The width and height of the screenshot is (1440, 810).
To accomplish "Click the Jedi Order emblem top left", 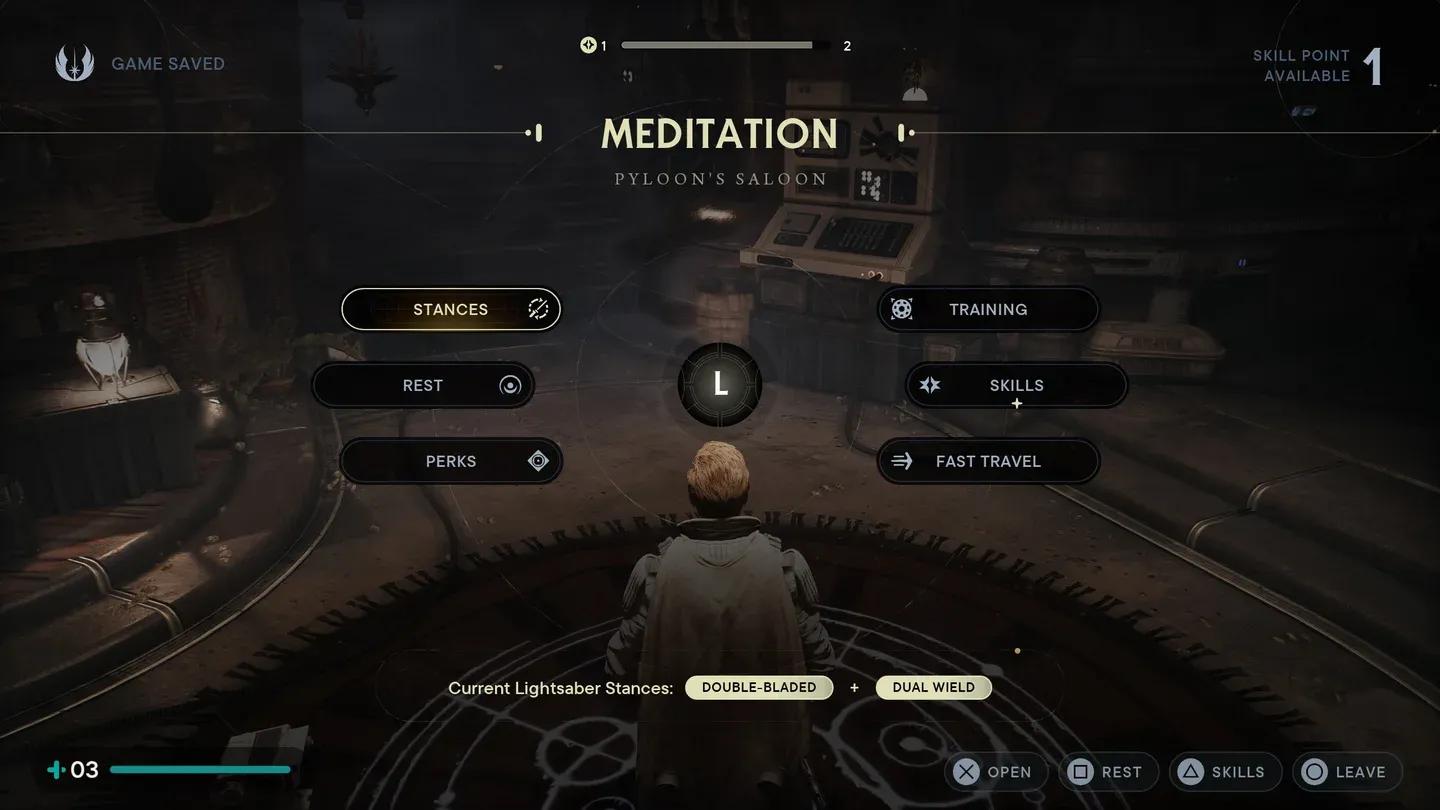I will pyautogui.click(x=75, y=63).
